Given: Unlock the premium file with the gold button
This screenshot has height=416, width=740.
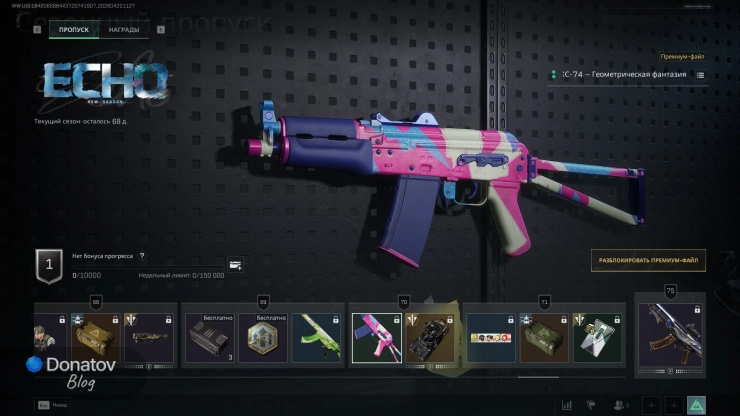Looking at the screenshot, I should [x=648, y=261].
